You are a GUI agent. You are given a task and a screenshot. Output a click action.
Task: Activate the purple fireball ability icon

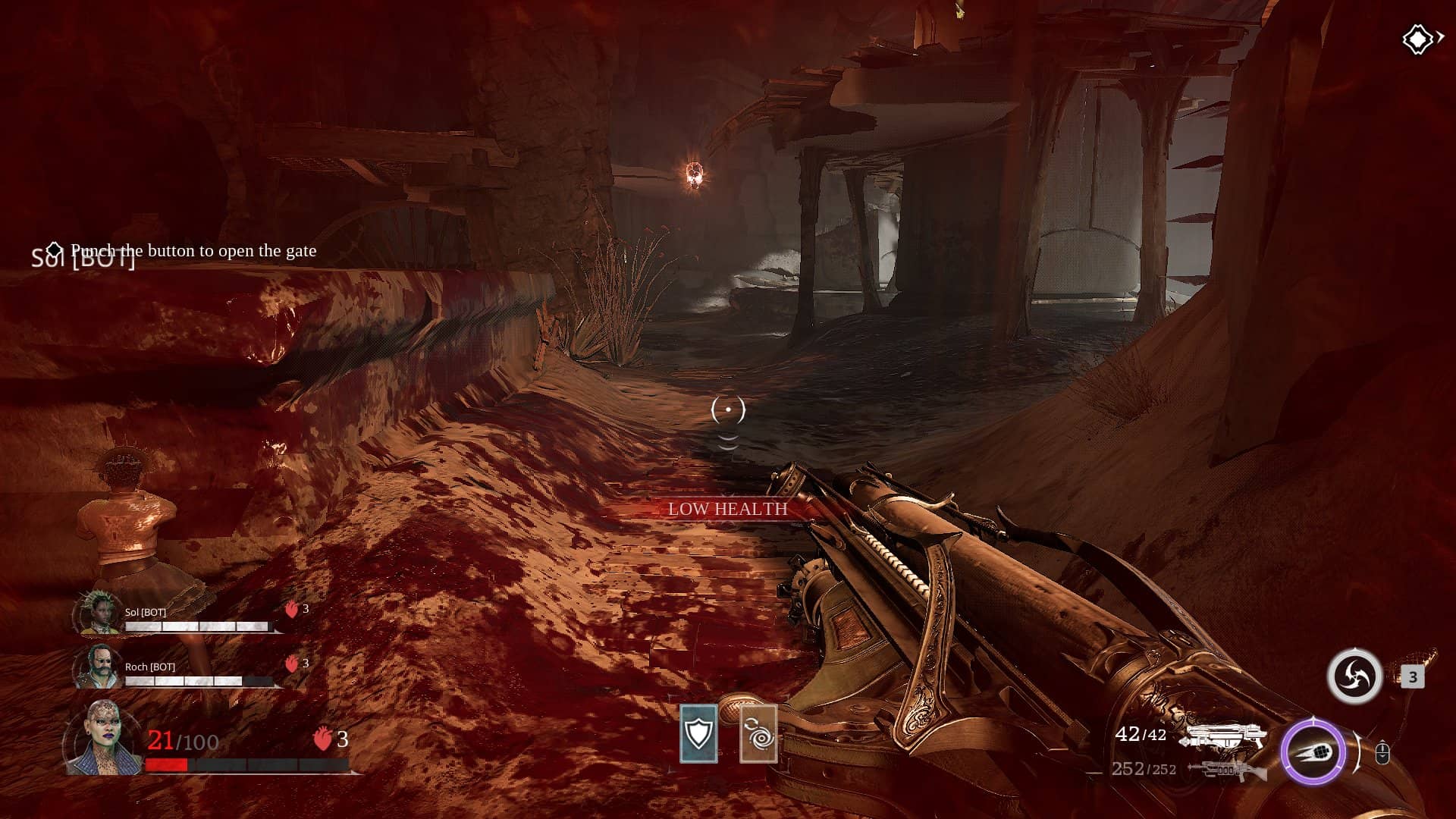click(1313, 752)
